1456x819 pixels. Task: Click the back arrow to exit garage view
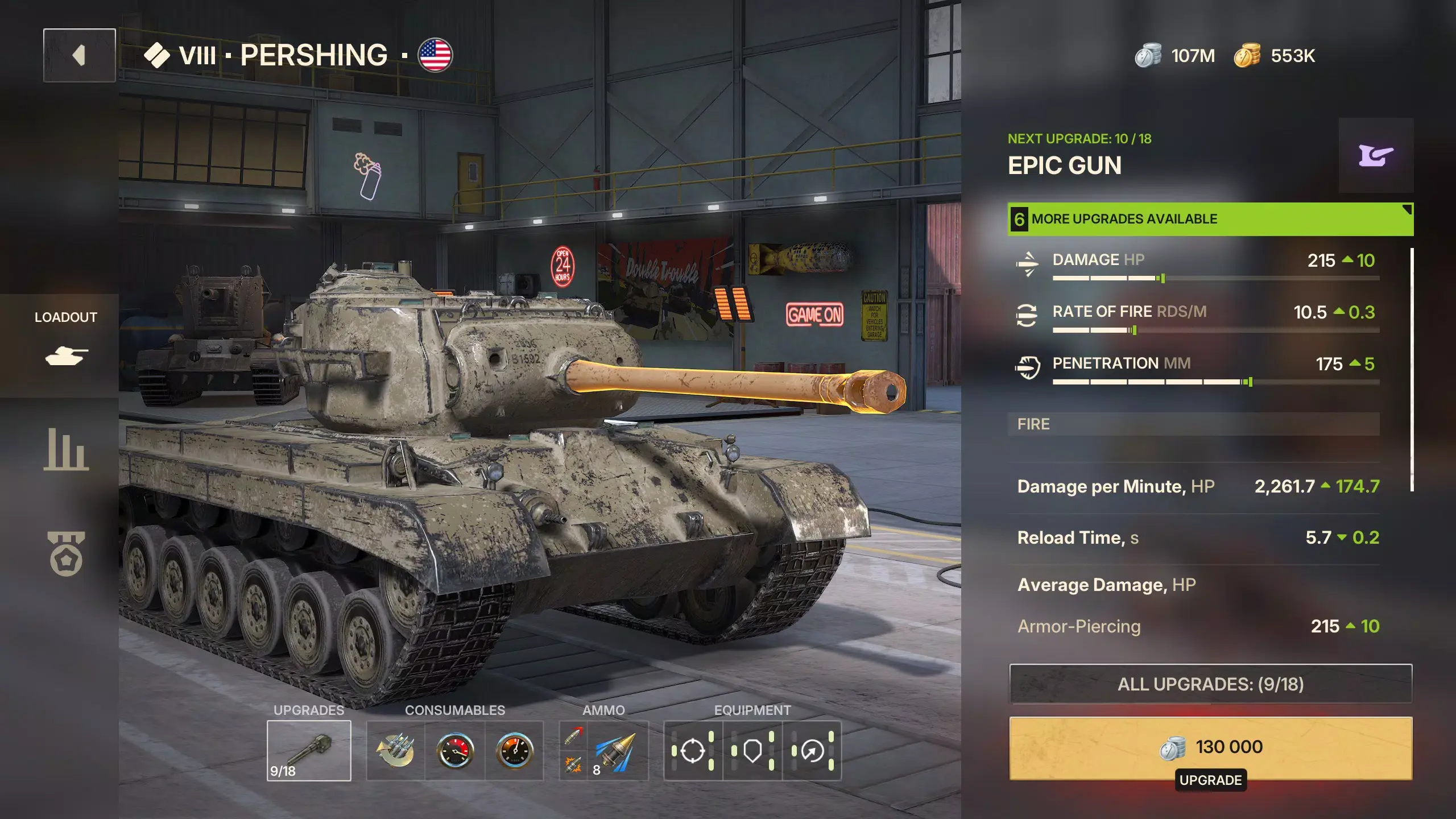(x=78, y=55)
